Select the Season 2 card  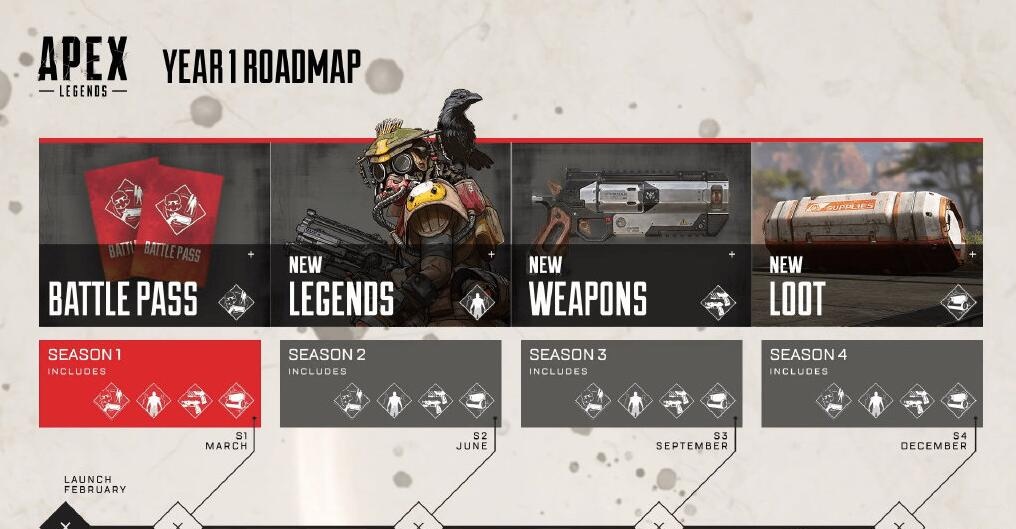point(390,383)
